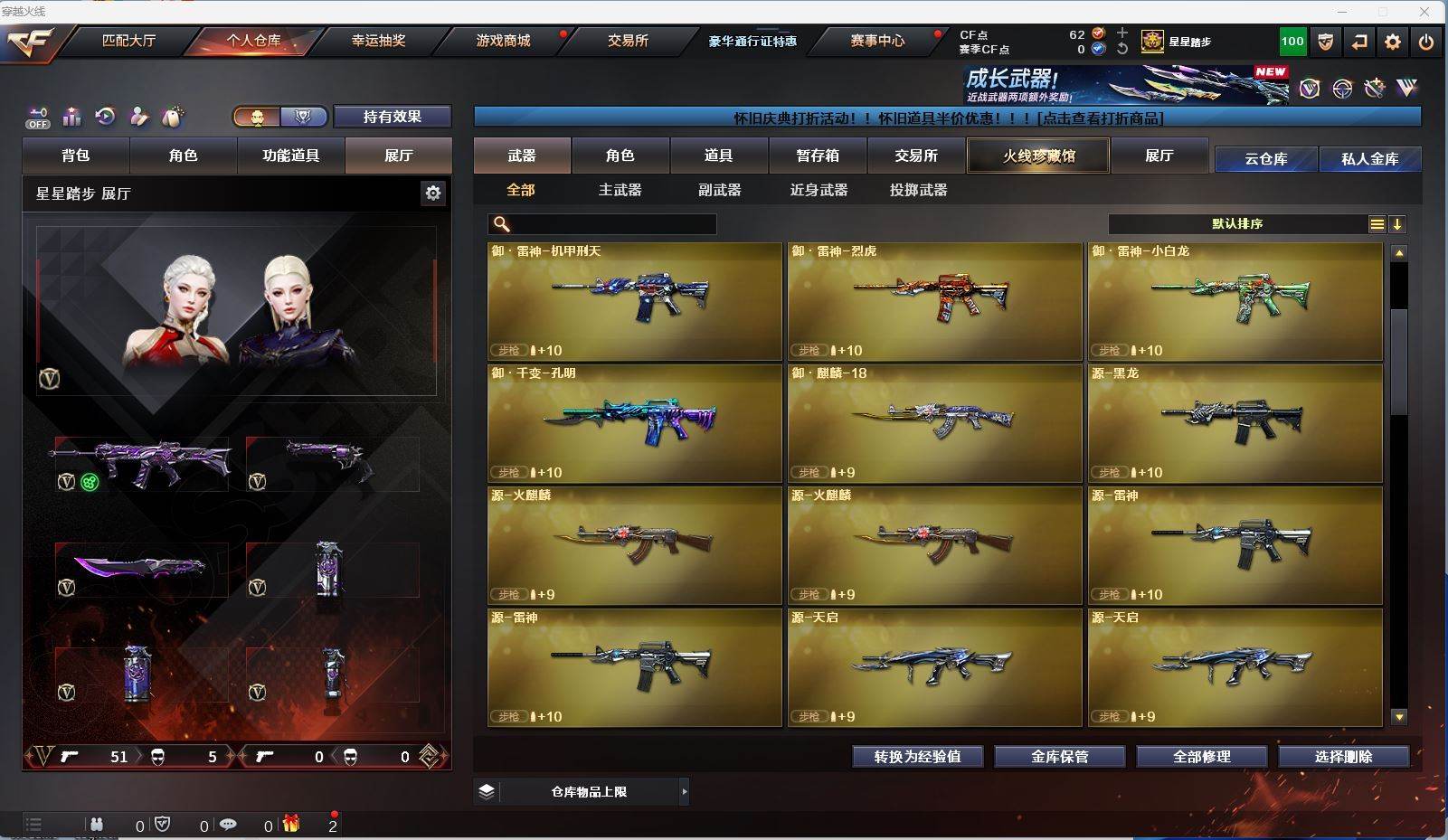Open the 匹配大厅 lobby menu
Image resolution: width=1448 pixels, height=840 pixels.
[128, 41]
